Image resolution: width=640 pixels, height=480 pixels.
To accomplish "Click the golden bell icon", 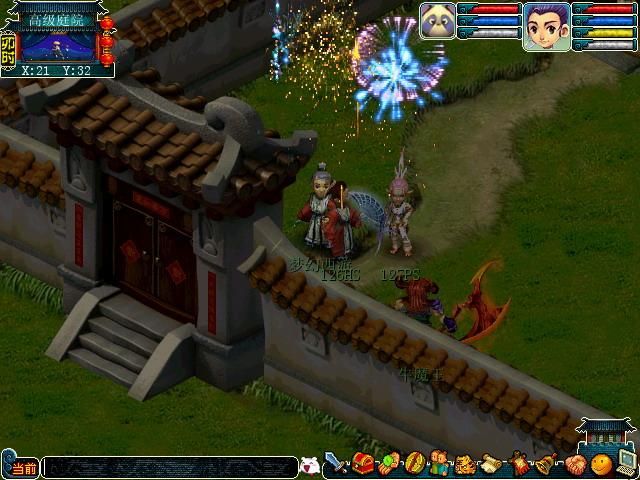I will tap(546, 464).
